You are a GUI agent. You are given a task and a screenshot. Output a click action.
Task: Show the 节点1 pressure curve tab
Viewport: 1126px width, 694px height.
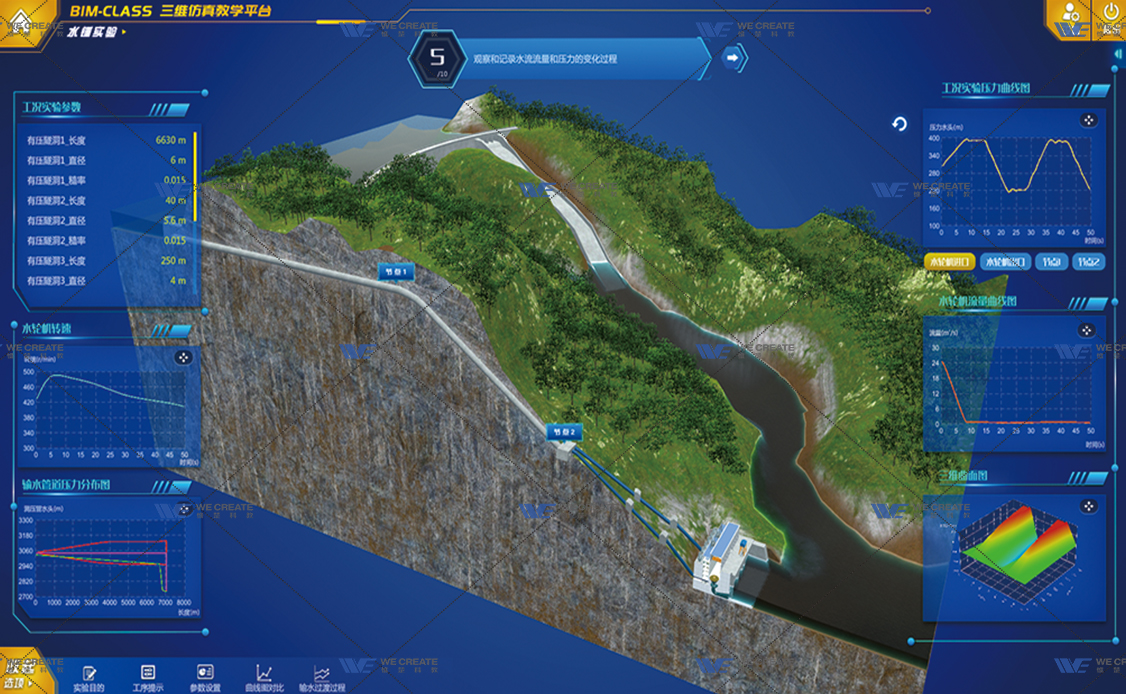pyautogui.click(x=1051, y=262)
